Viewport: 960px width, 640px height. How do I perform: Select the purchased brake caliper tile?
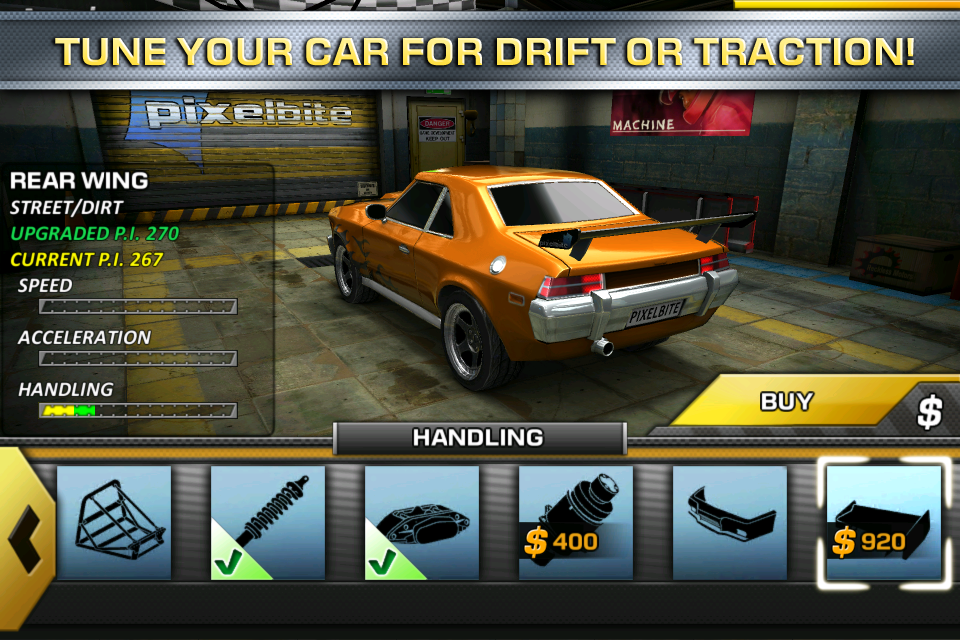coord(422,522)
